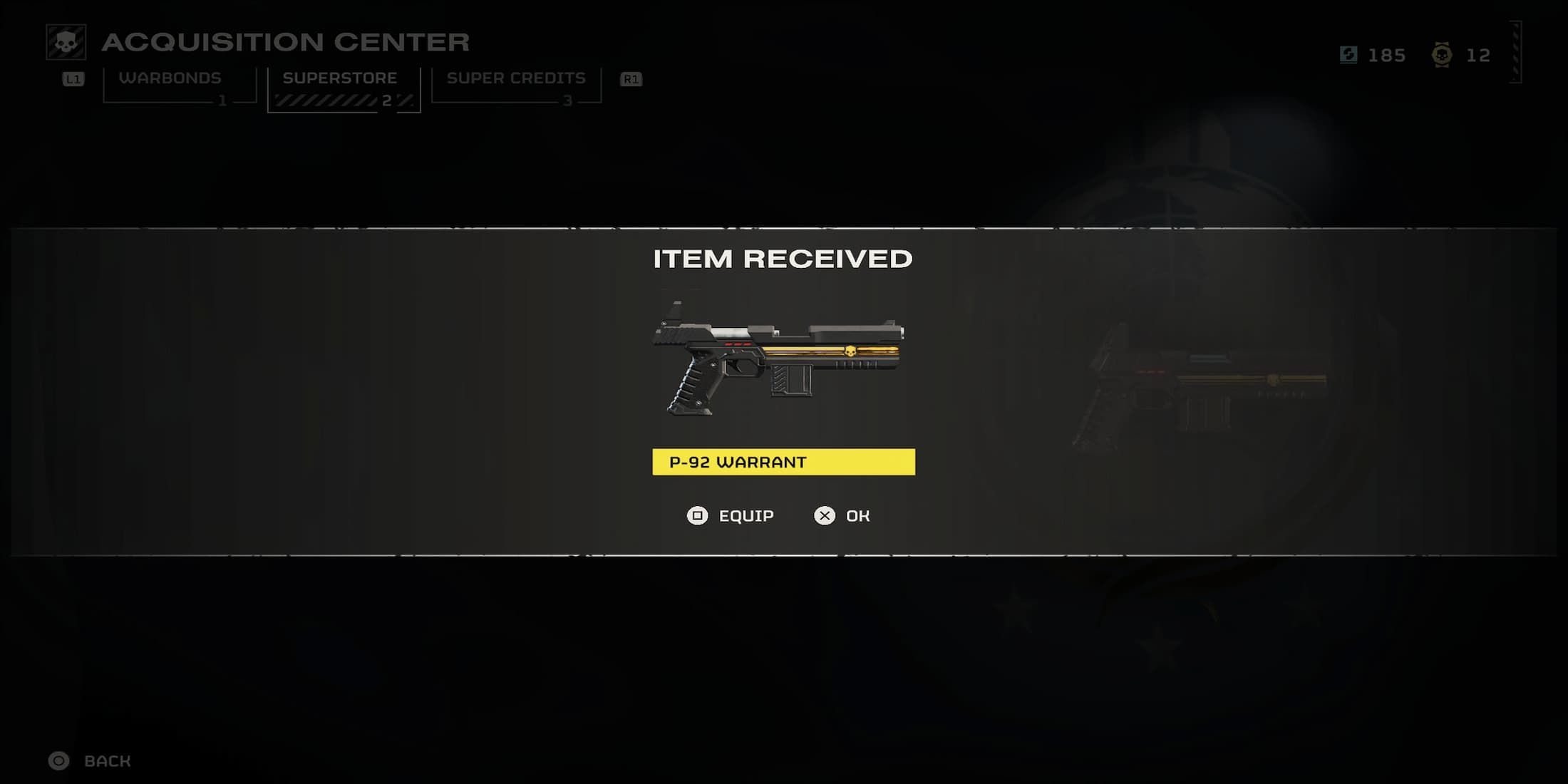Viewport: 1568px width, 784px height.
Task: Switch to the Warbonds tab
Action: click(x=171, y=78)
